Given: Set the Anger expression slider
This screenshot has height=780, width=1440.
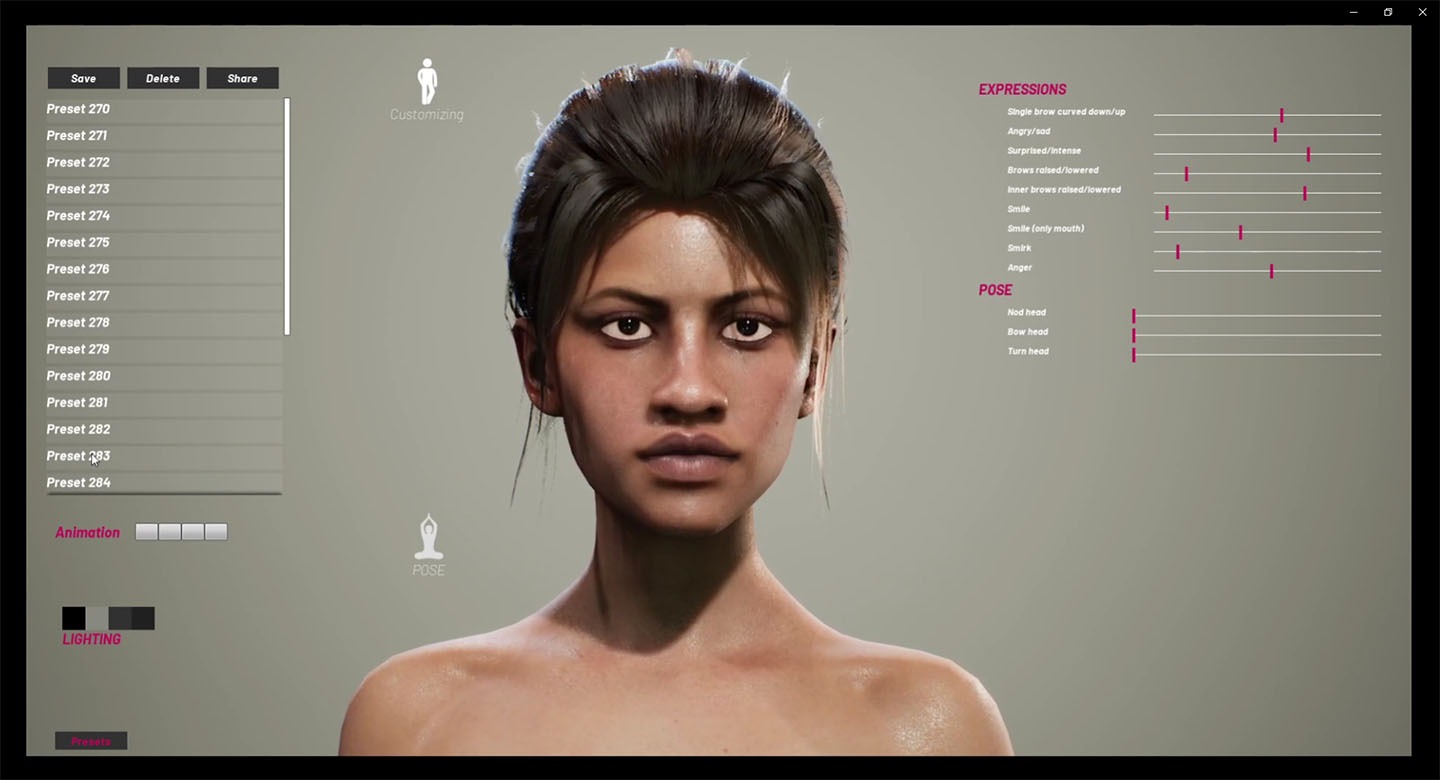Looking at the screenshot, I should pyautogui.click(x=1272, y=271).
